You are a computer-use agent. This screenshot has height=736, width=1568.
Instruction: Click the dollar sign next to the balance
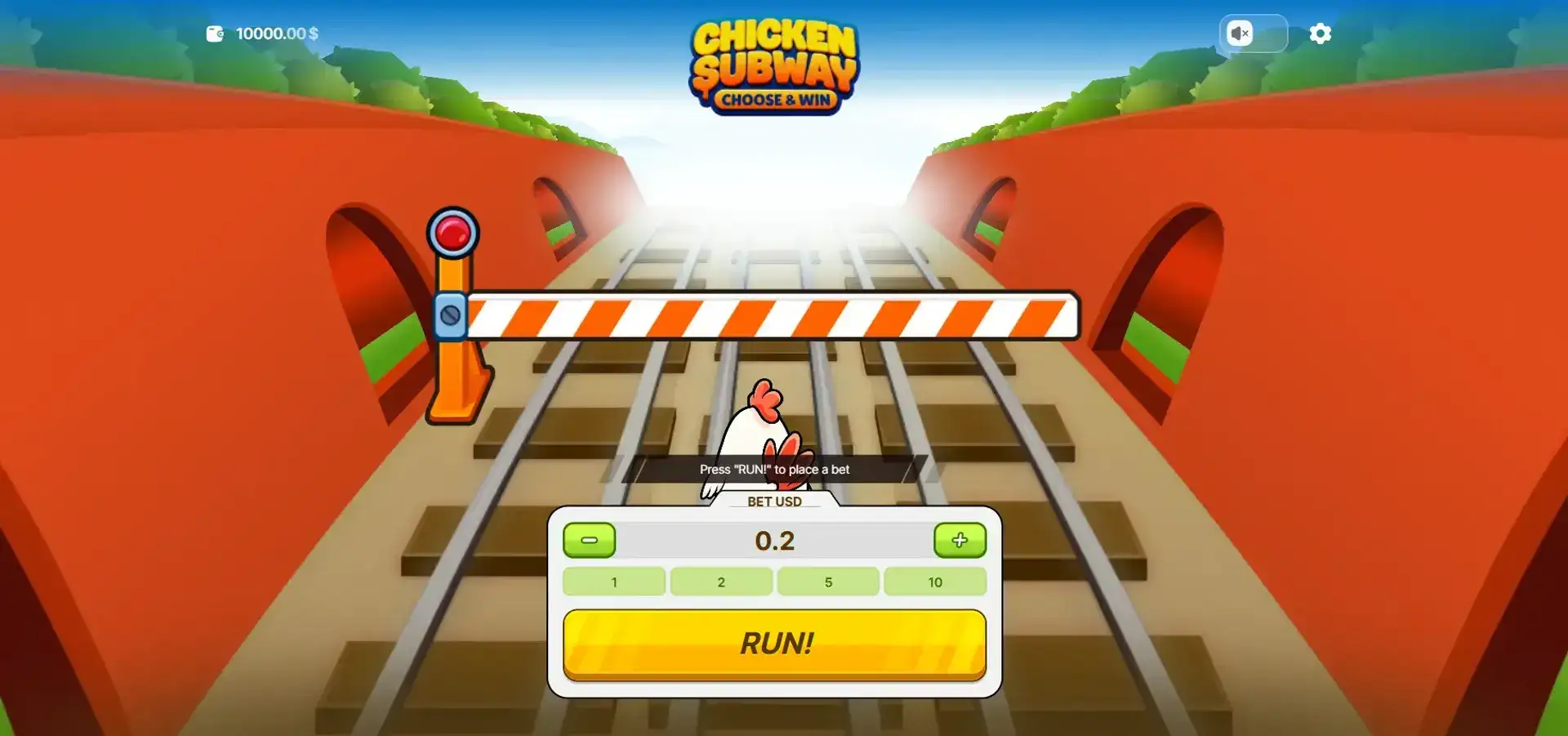[311, 33]
